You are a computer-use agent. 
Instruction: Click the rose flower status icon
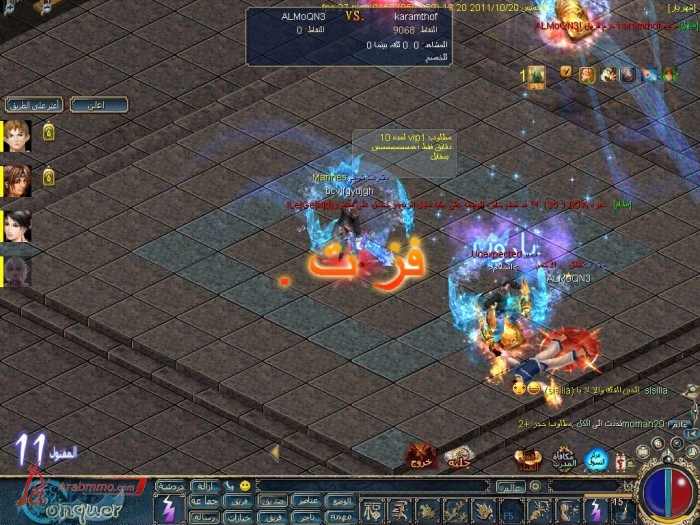pos(587,73)
